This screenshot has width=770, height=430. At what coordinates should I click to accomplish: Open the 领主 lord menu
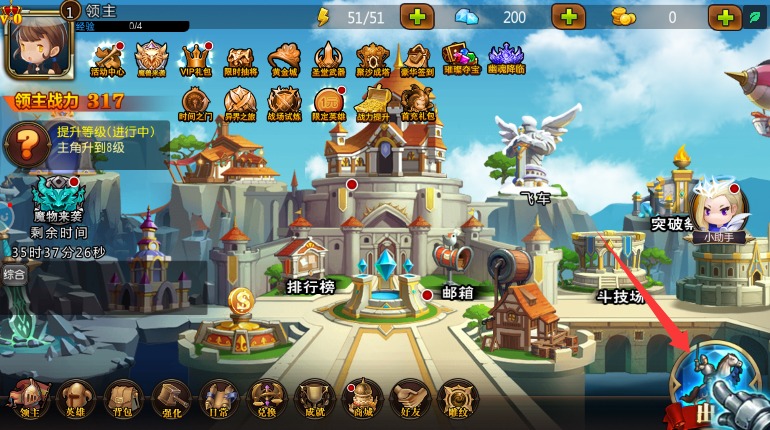(x=30, y=398)
